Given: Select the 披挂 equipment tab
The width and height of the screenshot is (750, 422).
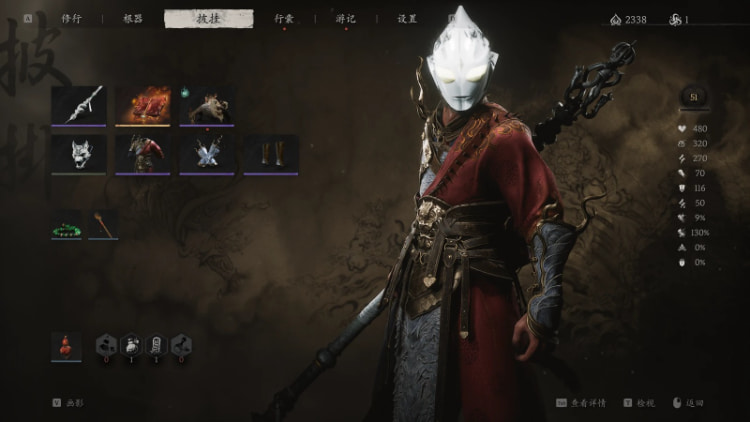Looking at the screenshot, I should [x=208, y=18].
